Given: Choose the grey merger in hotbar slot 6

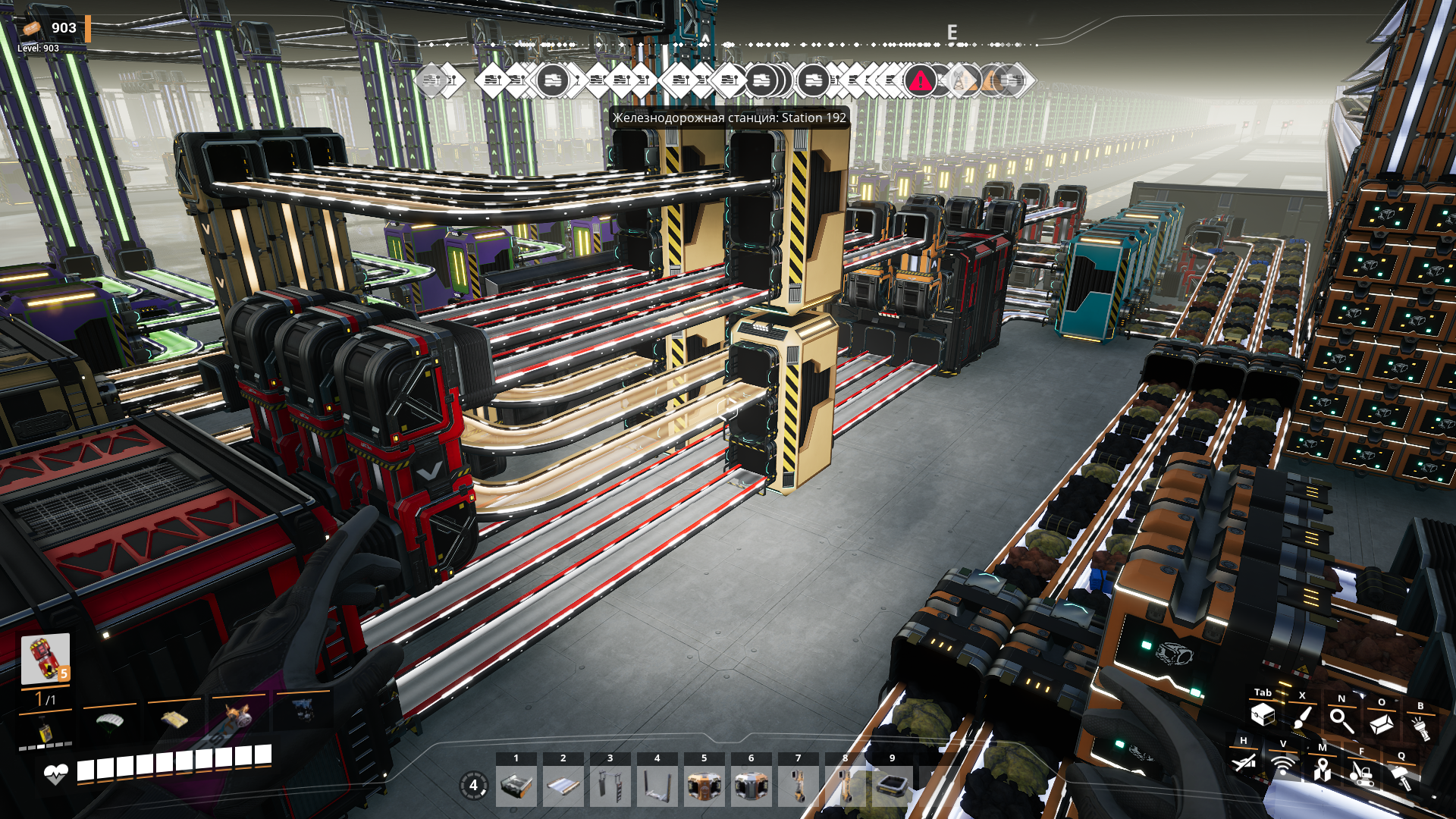Looking at the screenshot, I should coord(752,786).
